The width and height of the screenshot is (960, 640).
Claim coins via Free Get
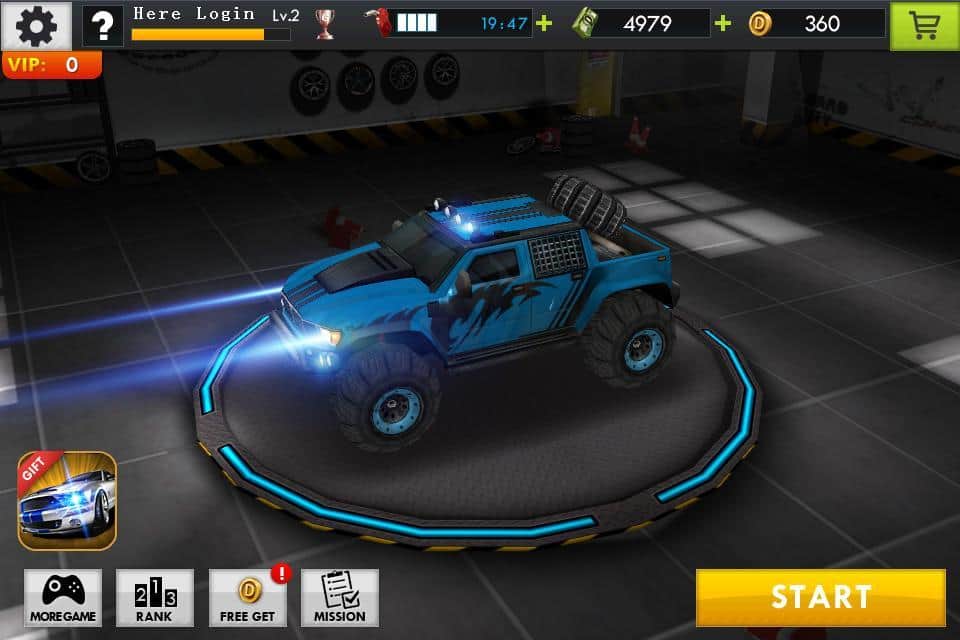pyautogui.click(x=247, y=598)
